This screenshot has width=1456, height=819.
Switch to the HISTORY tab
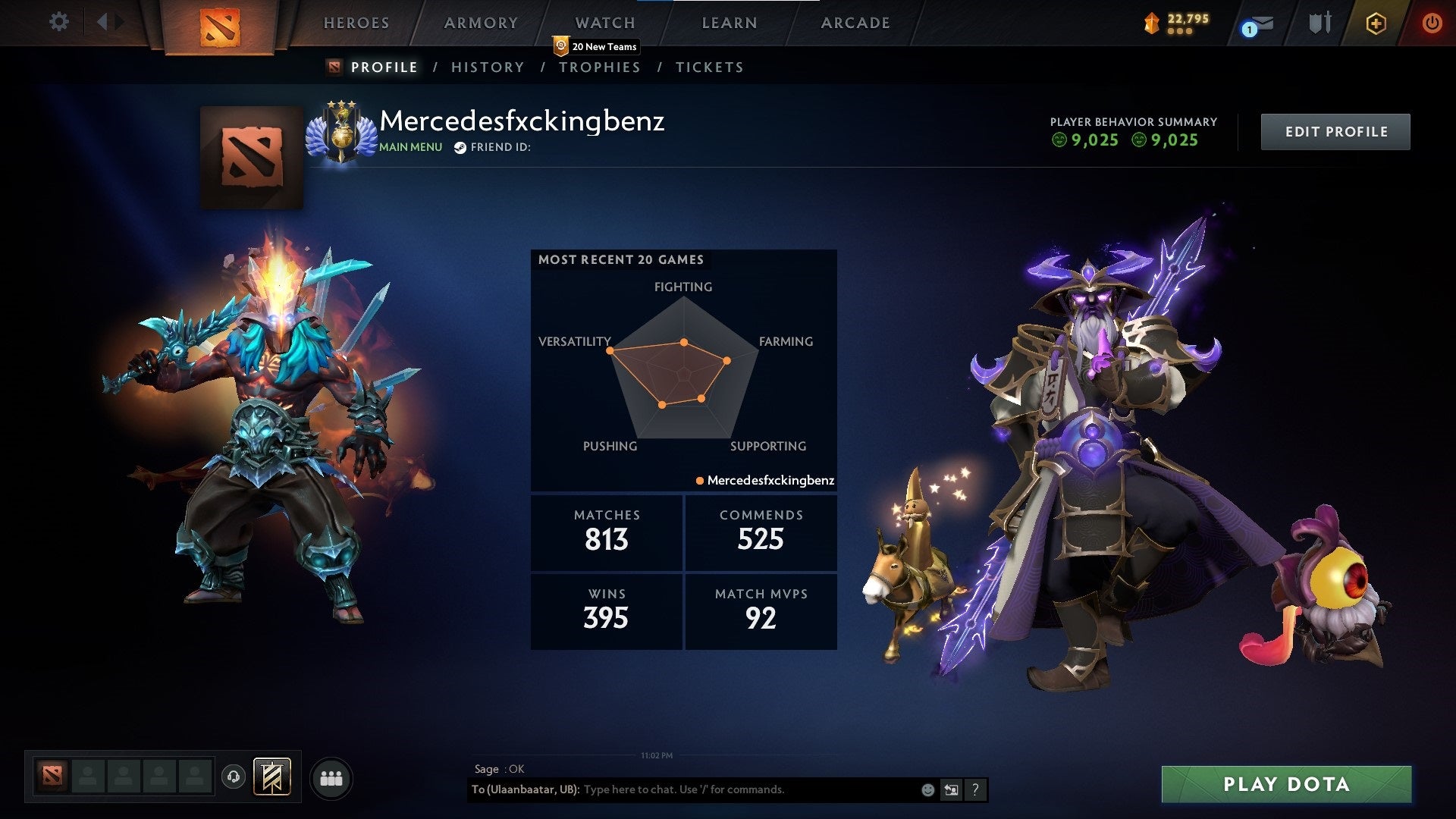[487, 67]
